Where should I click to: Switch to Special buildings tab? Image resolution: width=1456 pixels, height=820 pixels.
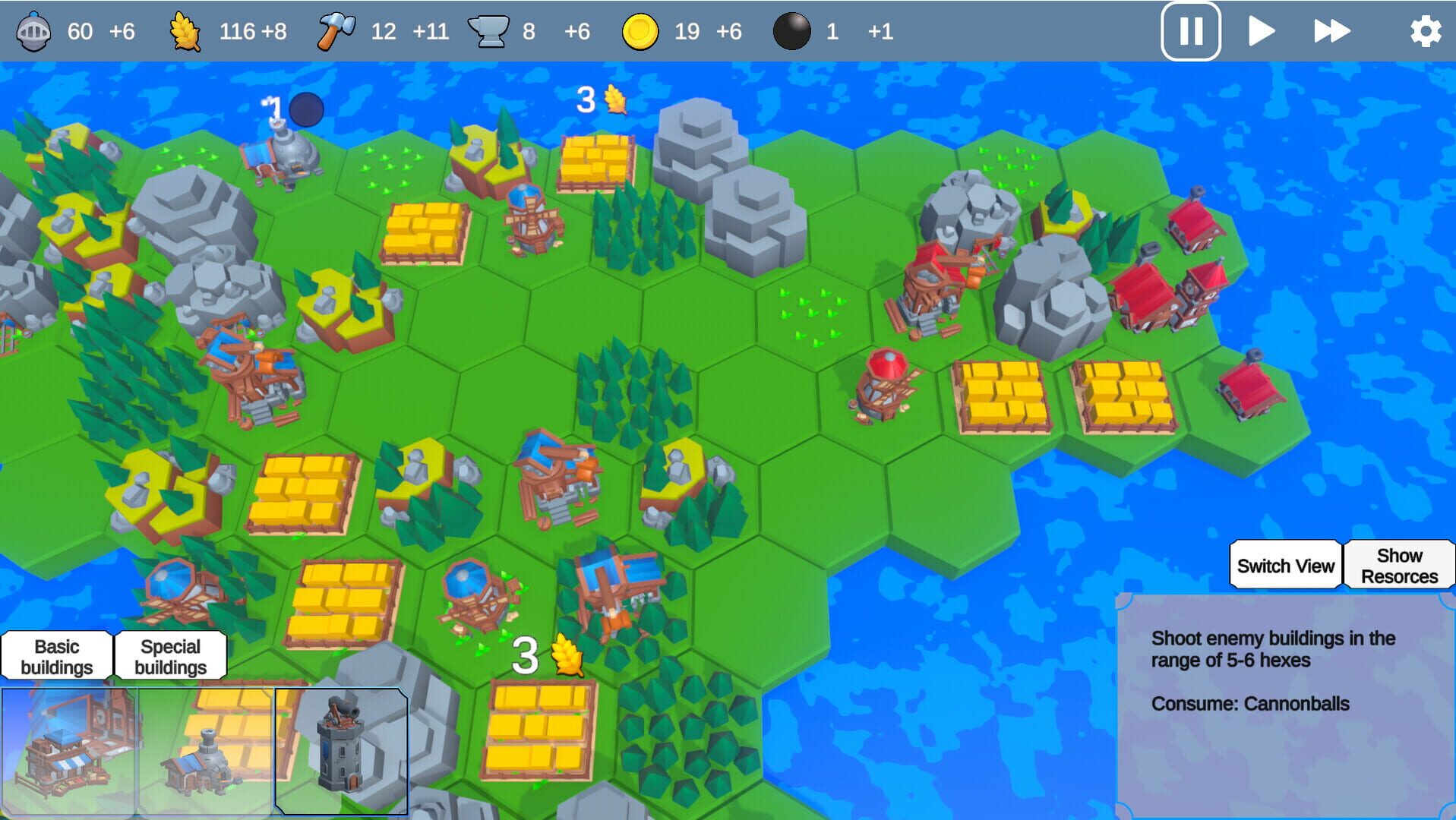169,656
